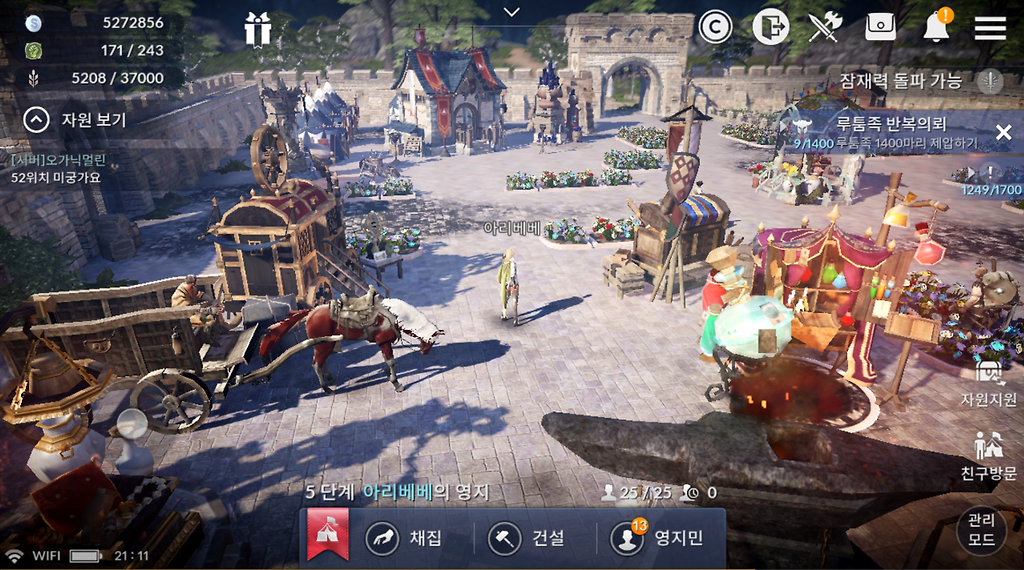Screen dimensions: 1024x570
Task: Show the 영지민 camp workers list
Action: point(660,538)
